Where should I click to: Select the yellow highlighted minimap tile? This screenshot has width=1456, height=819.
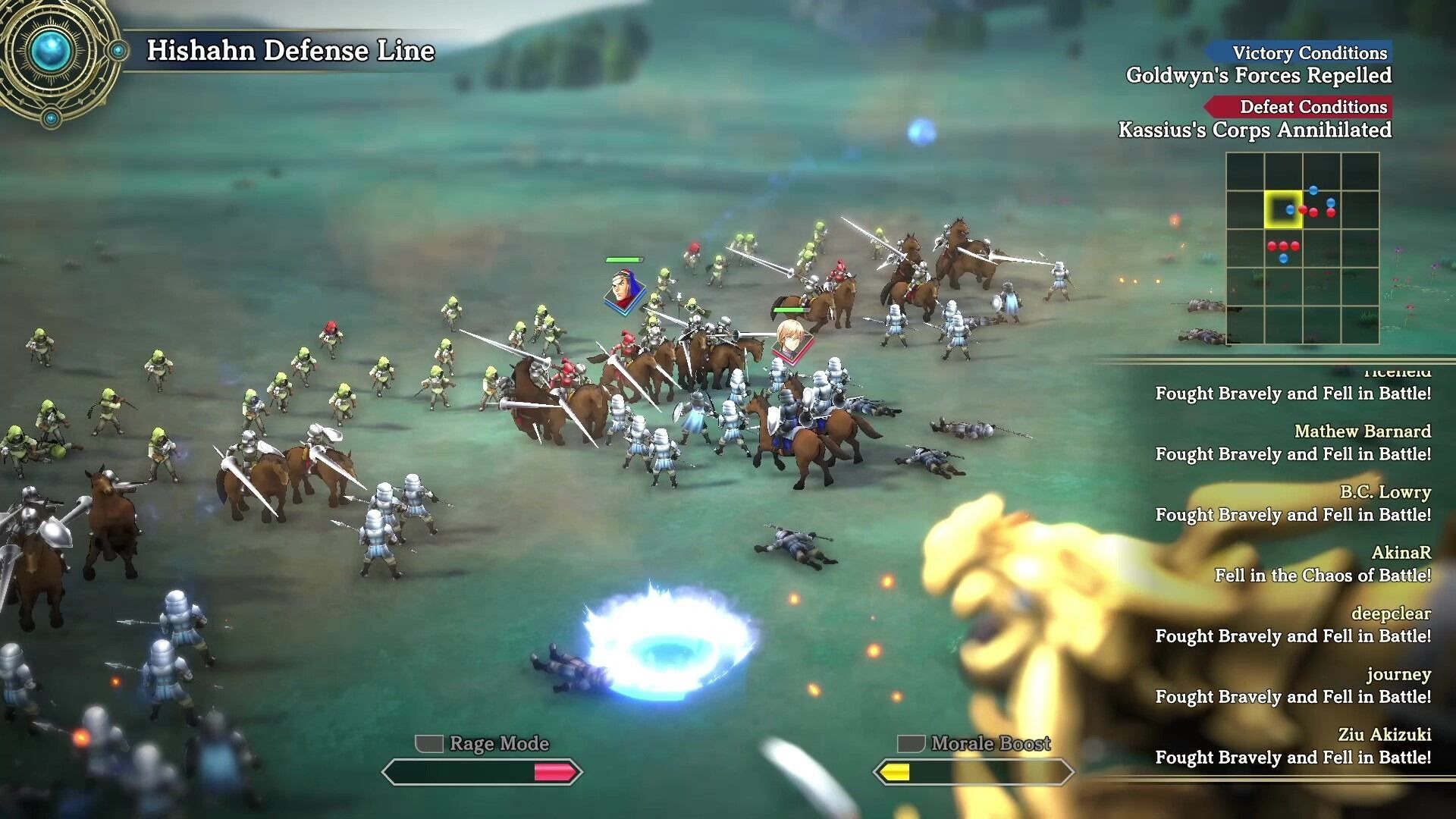pyautogui.click(x=1282, y=209)
